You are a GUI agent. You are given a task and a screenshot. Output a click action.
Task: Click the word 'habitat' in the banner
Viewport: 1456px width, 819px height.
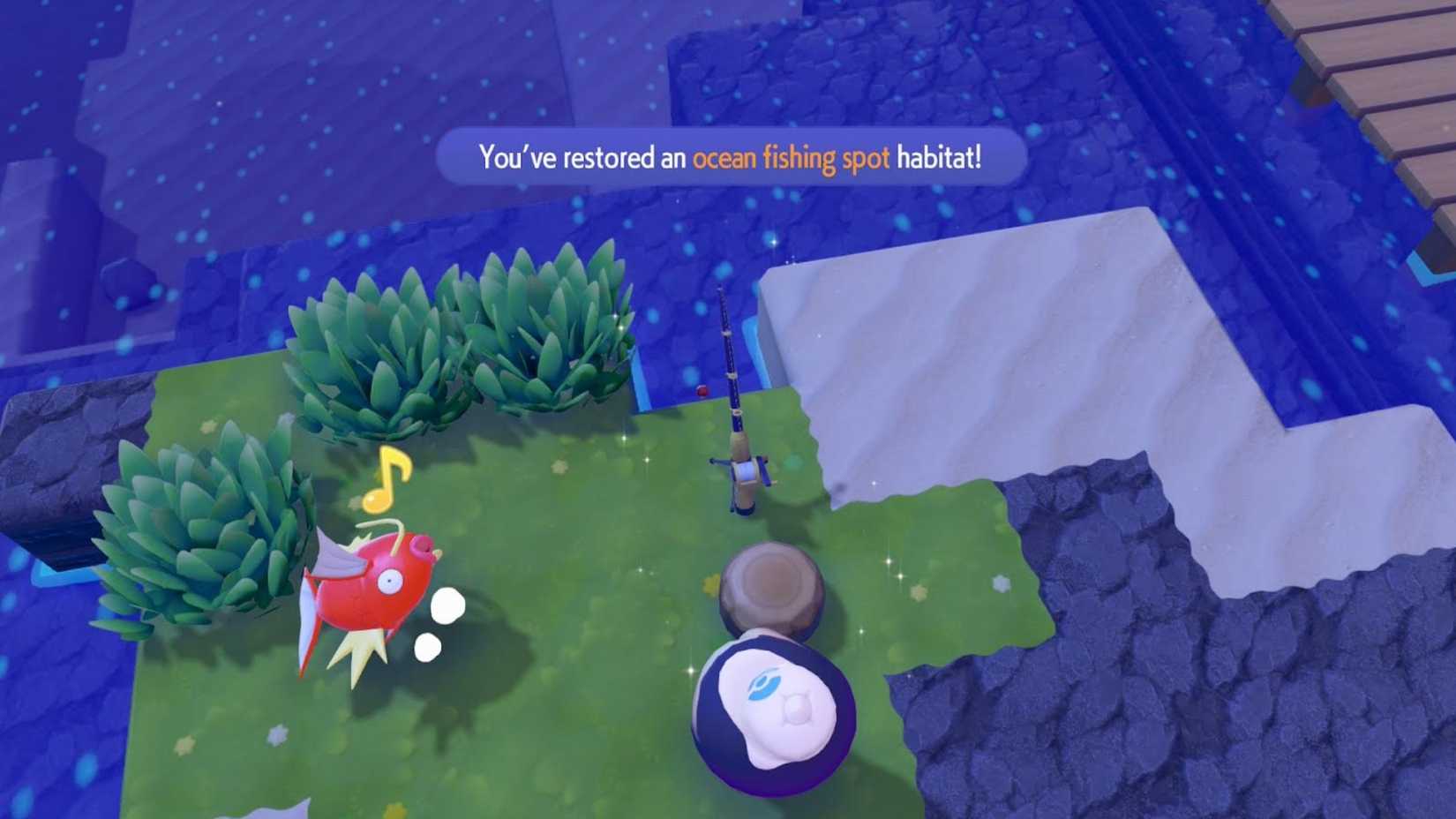(x=938, y=157)
